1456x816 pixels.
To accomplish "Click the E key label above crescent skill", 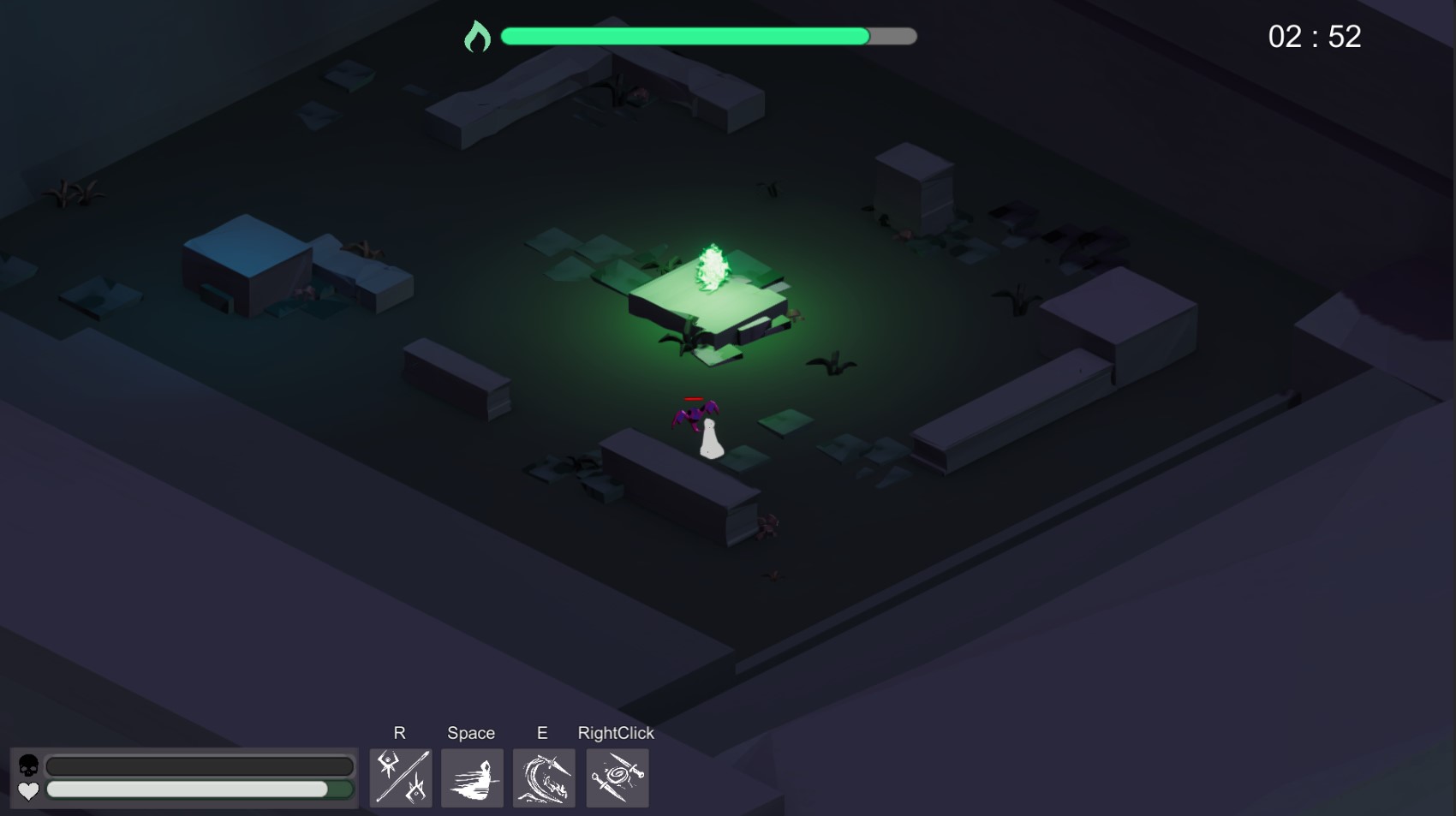I will pos(542,733).
